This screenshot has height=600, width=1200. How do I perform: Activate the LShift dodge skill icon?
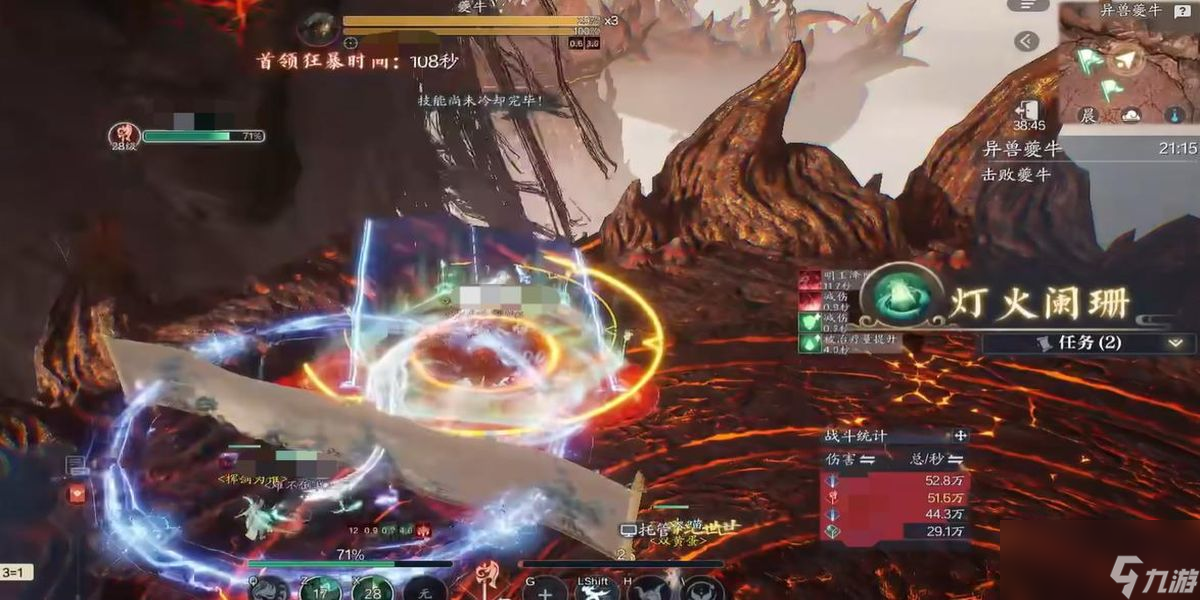point(598,592)
